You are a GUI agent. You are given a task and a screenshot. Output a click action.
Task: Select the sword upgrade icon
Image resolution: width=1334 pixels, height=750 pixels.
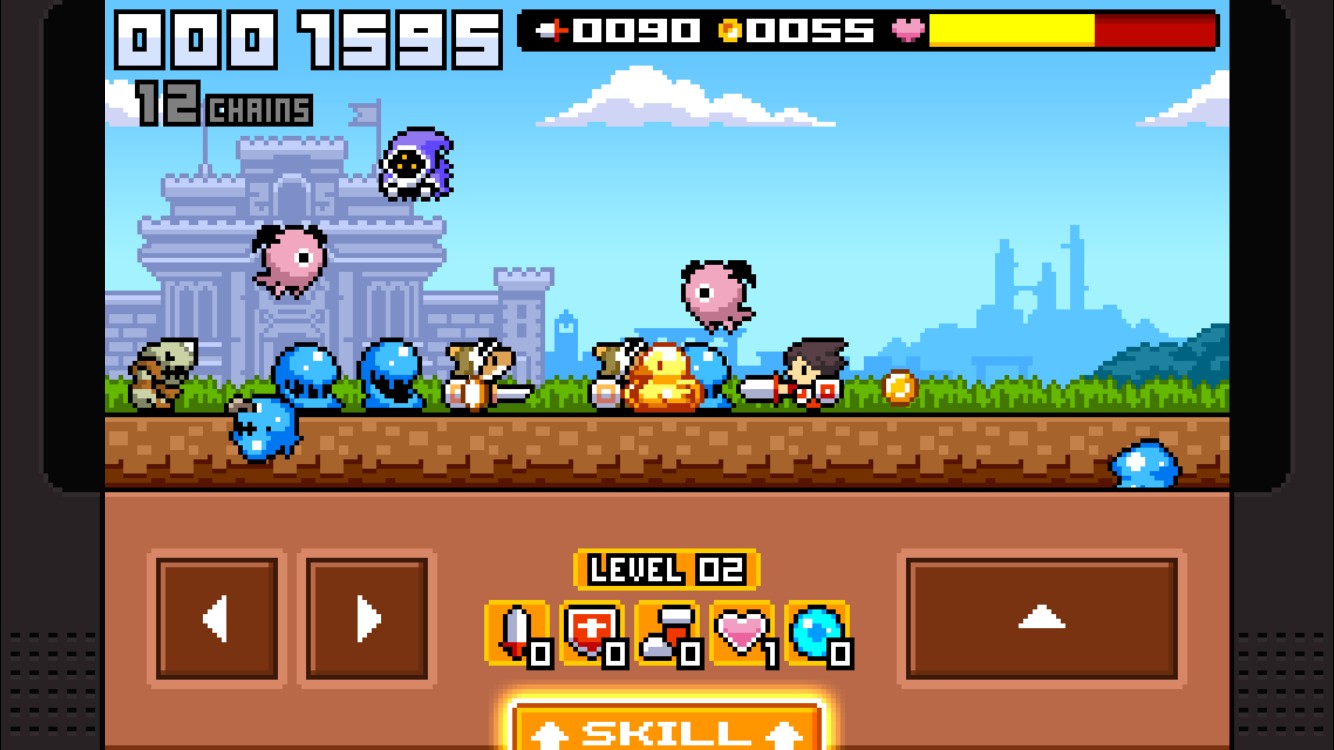click(517, 634)
